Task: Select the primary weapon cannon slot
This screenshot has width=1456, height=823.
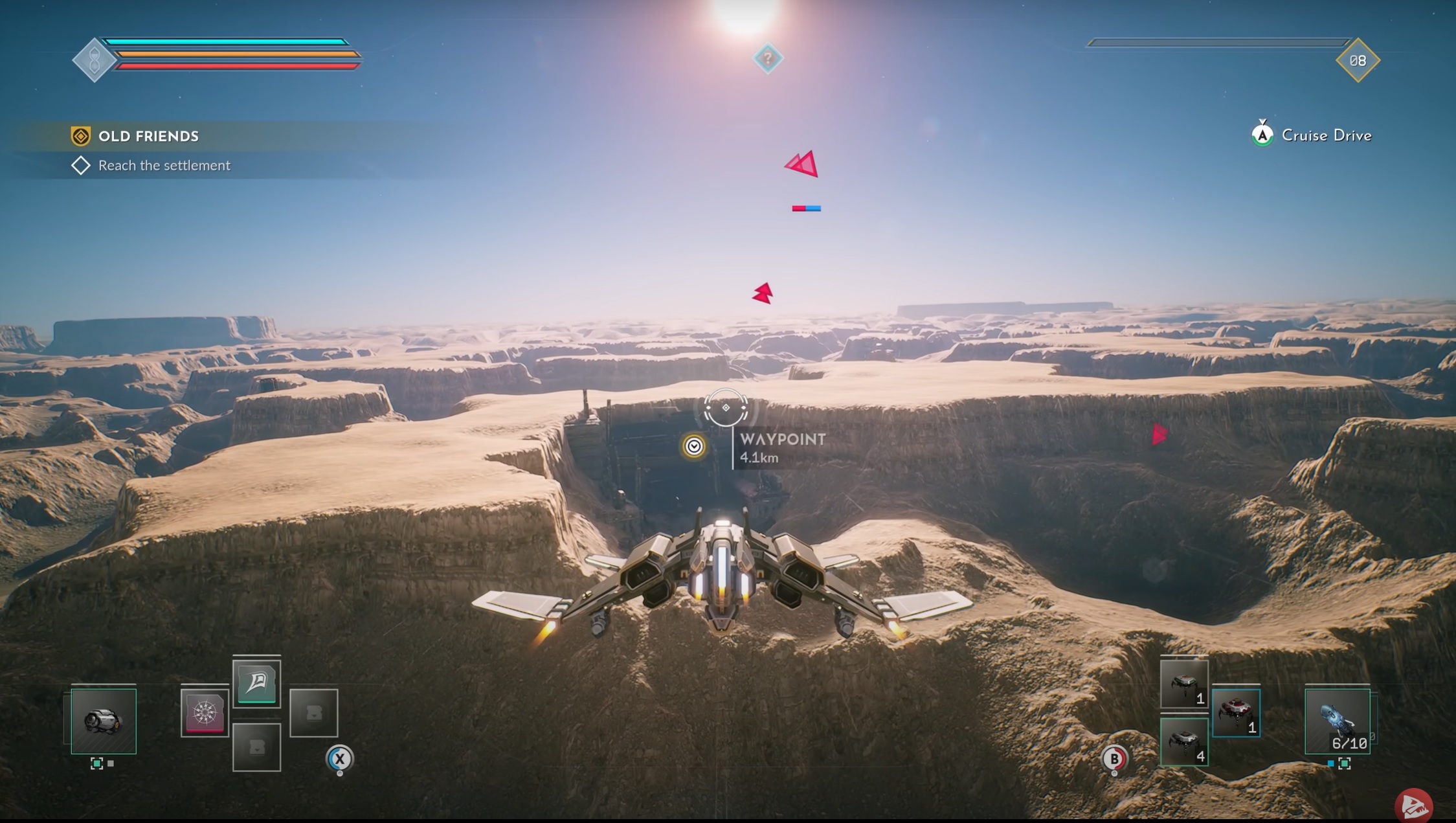Action: (104, 721)
